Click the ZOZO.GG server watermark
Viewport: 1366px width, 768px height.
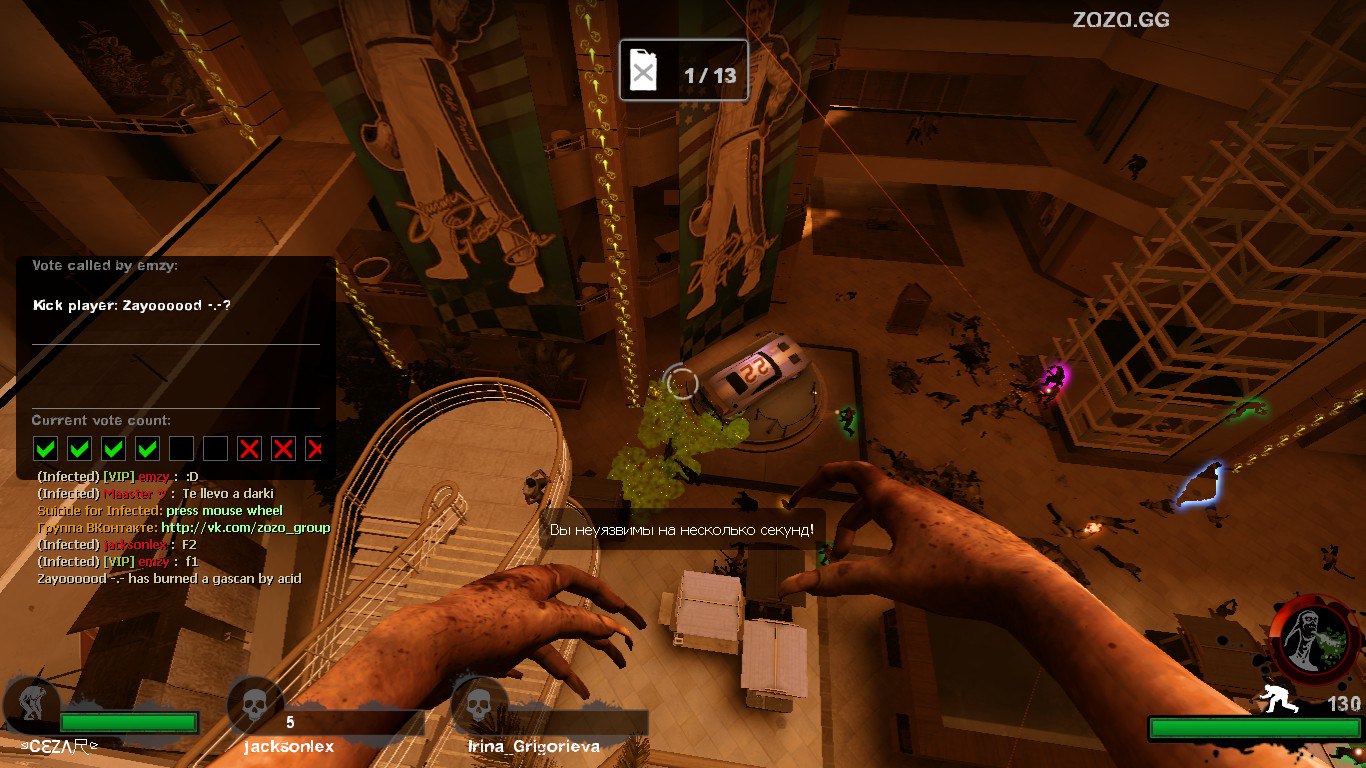1121,19
